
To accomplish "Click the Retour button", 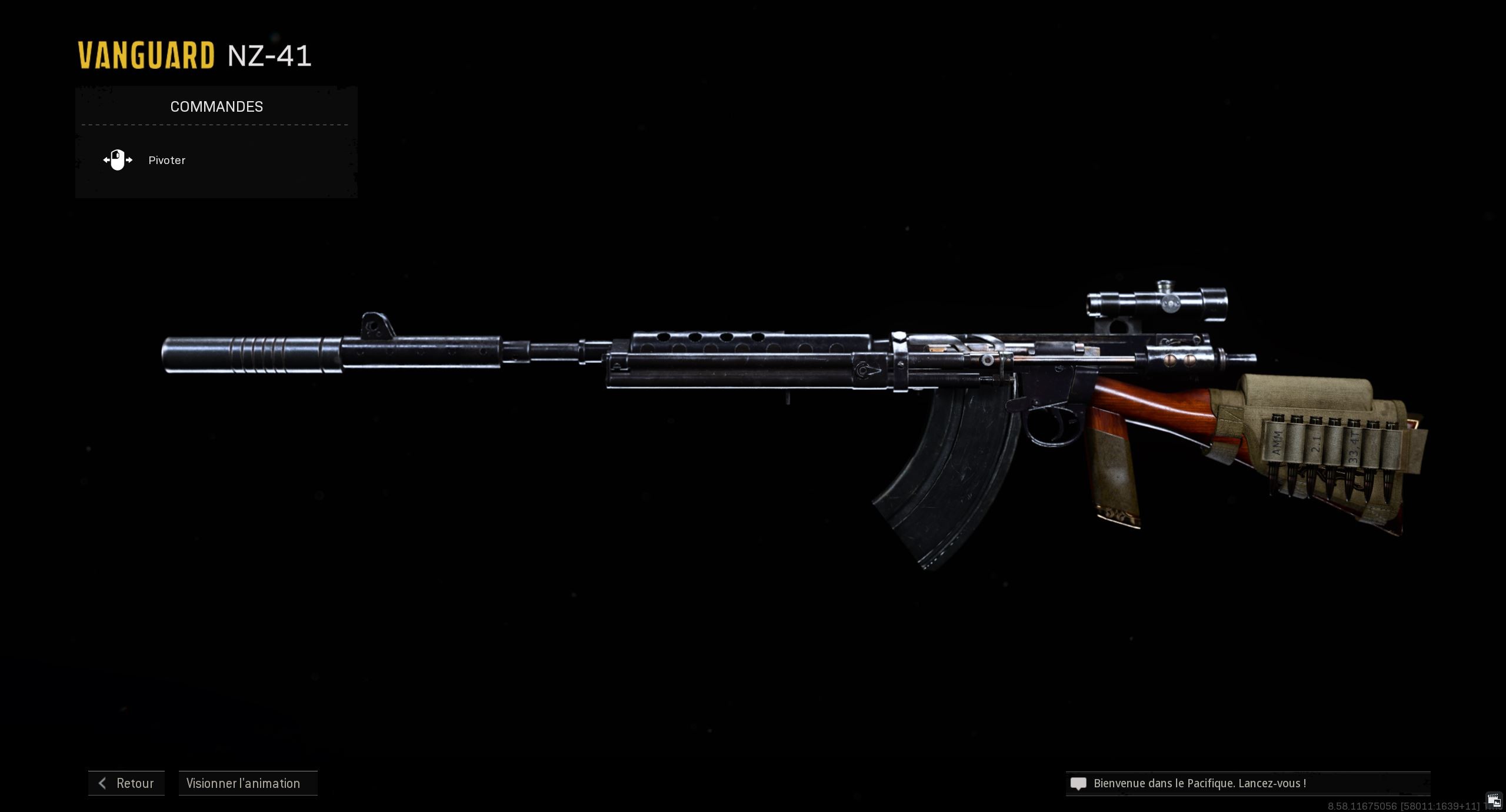I will click(x=126, y=783).
